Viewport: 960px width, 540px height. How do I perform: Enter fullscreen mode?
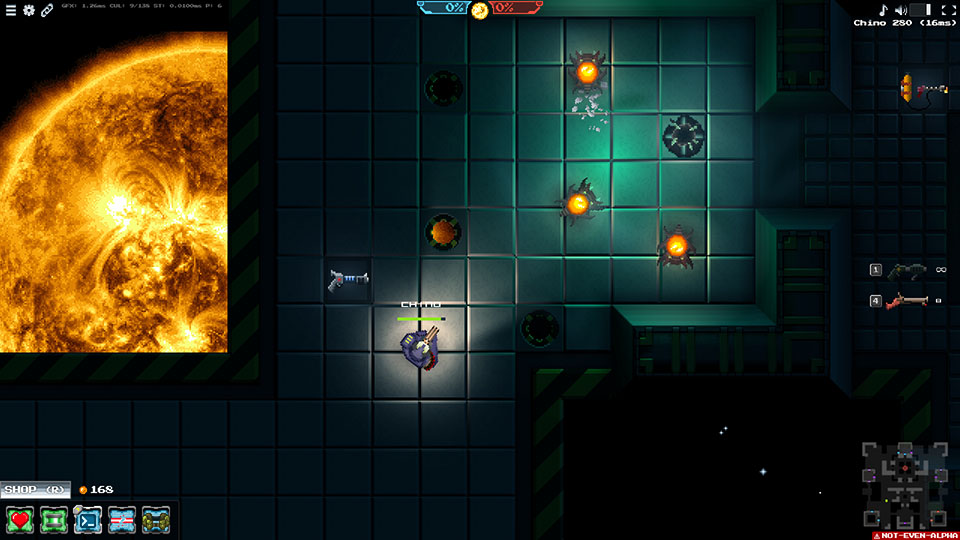pos(948,10)
